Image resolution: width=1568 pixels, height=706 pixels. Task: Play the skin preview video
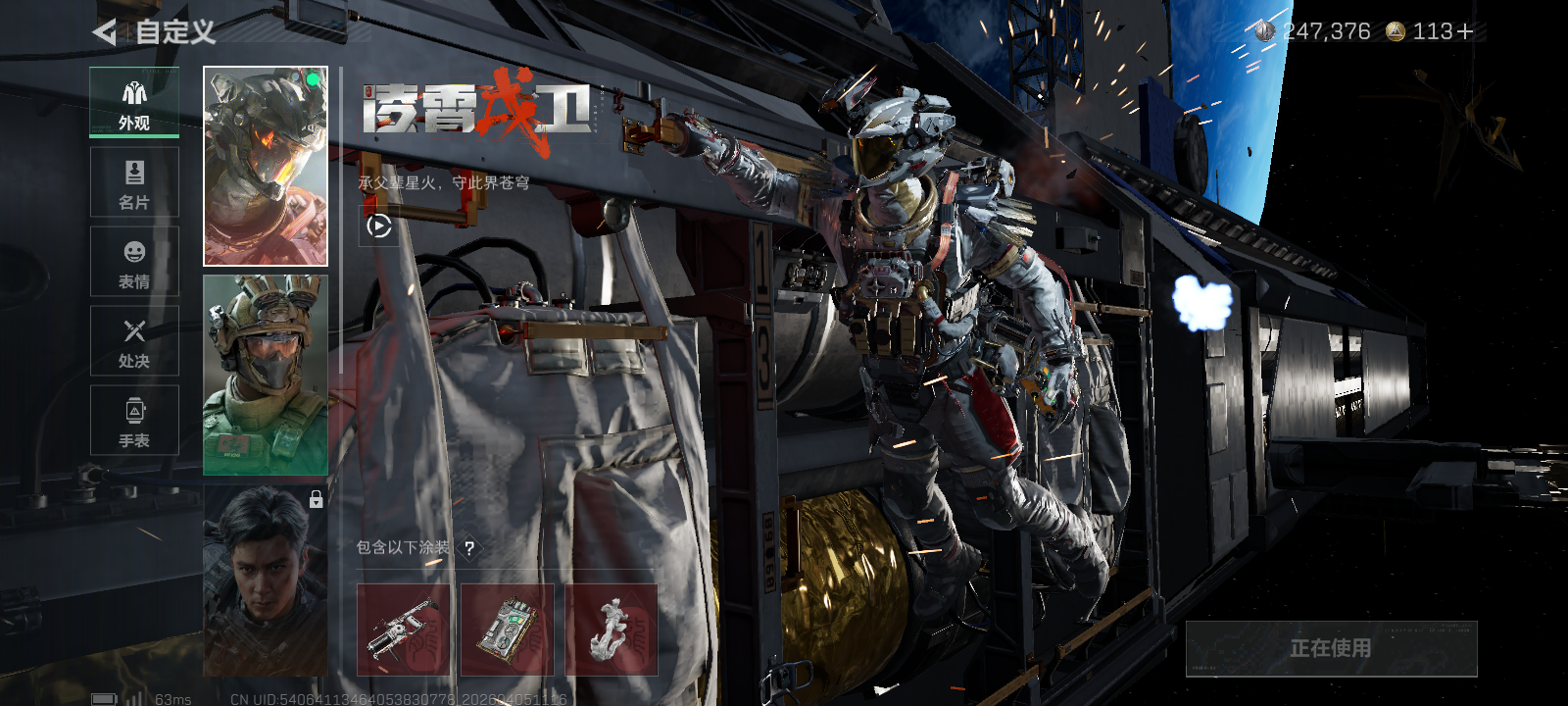pos(379,227)
